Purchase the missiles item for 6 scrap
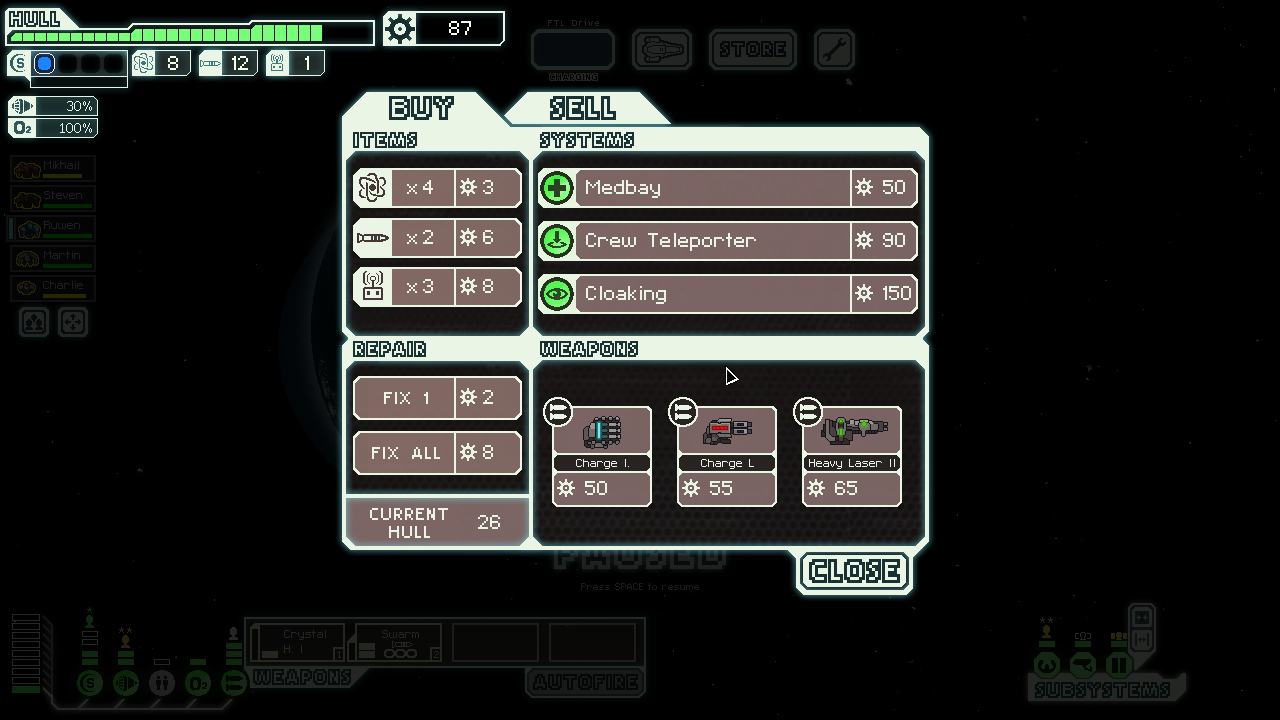1280x720 pixels. (x=438, y=238)
